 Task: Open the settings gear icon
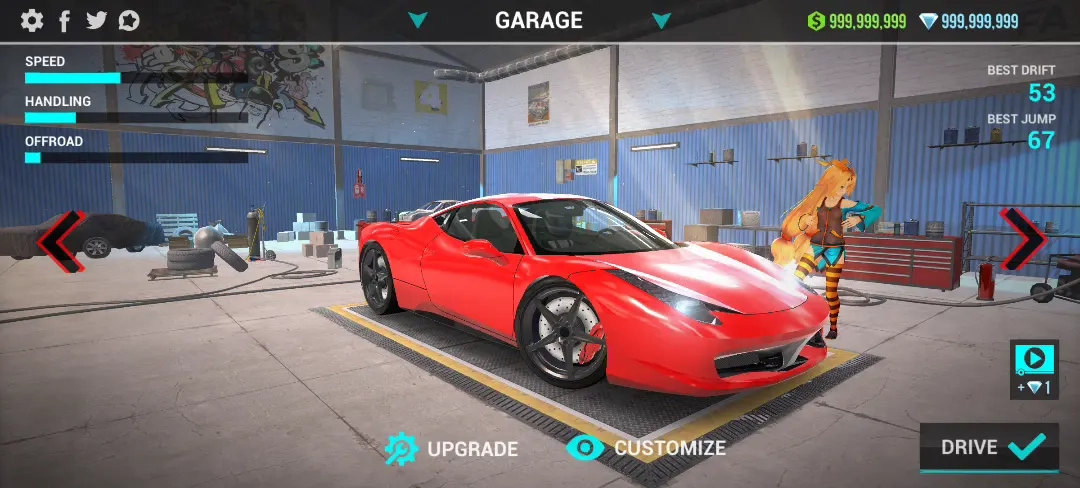click(32, 20)
